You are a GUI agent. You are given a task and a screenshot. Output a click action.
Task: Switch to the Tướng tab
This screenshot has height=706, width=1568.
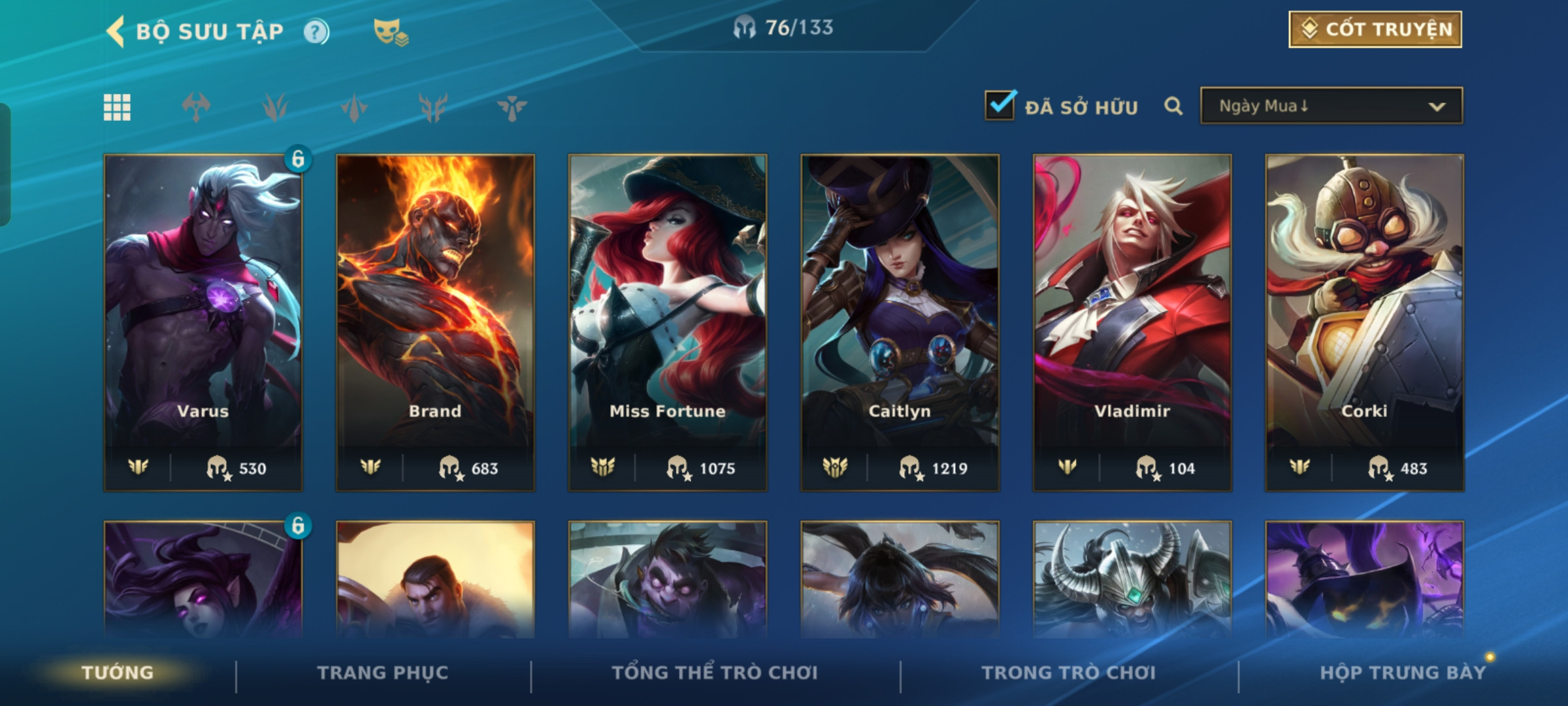[118, 673]
